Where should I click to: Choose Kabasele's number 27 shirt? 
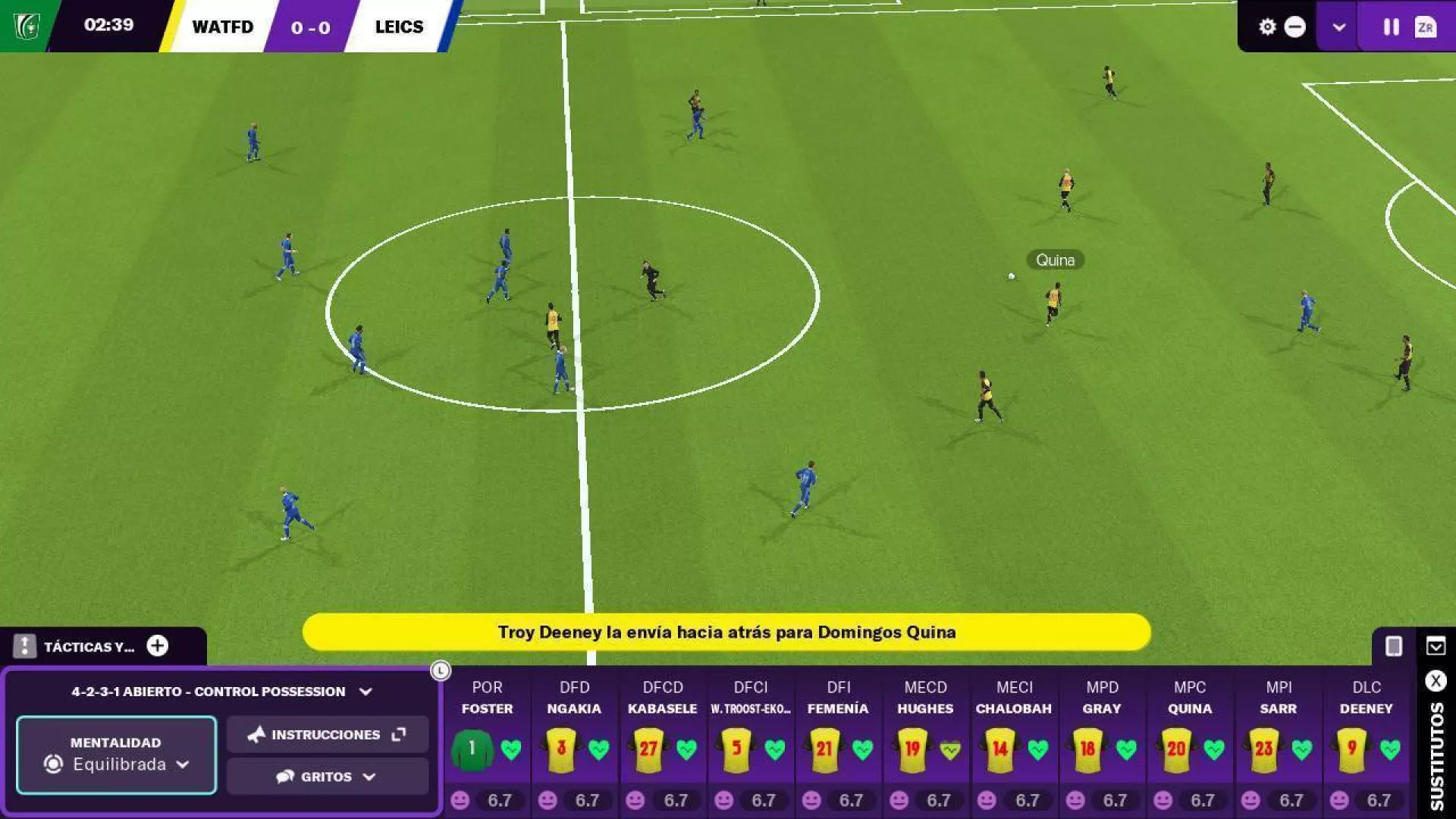(649, 749)
